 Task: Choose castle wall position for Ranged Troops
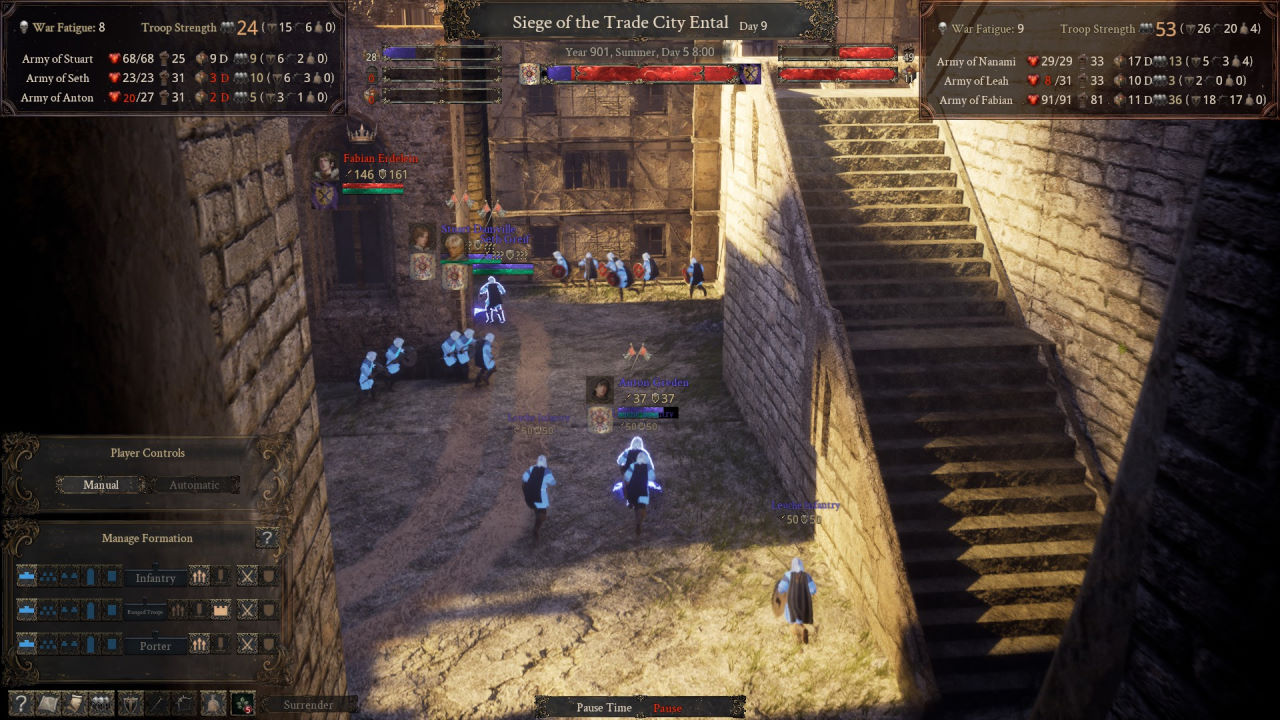221,610
